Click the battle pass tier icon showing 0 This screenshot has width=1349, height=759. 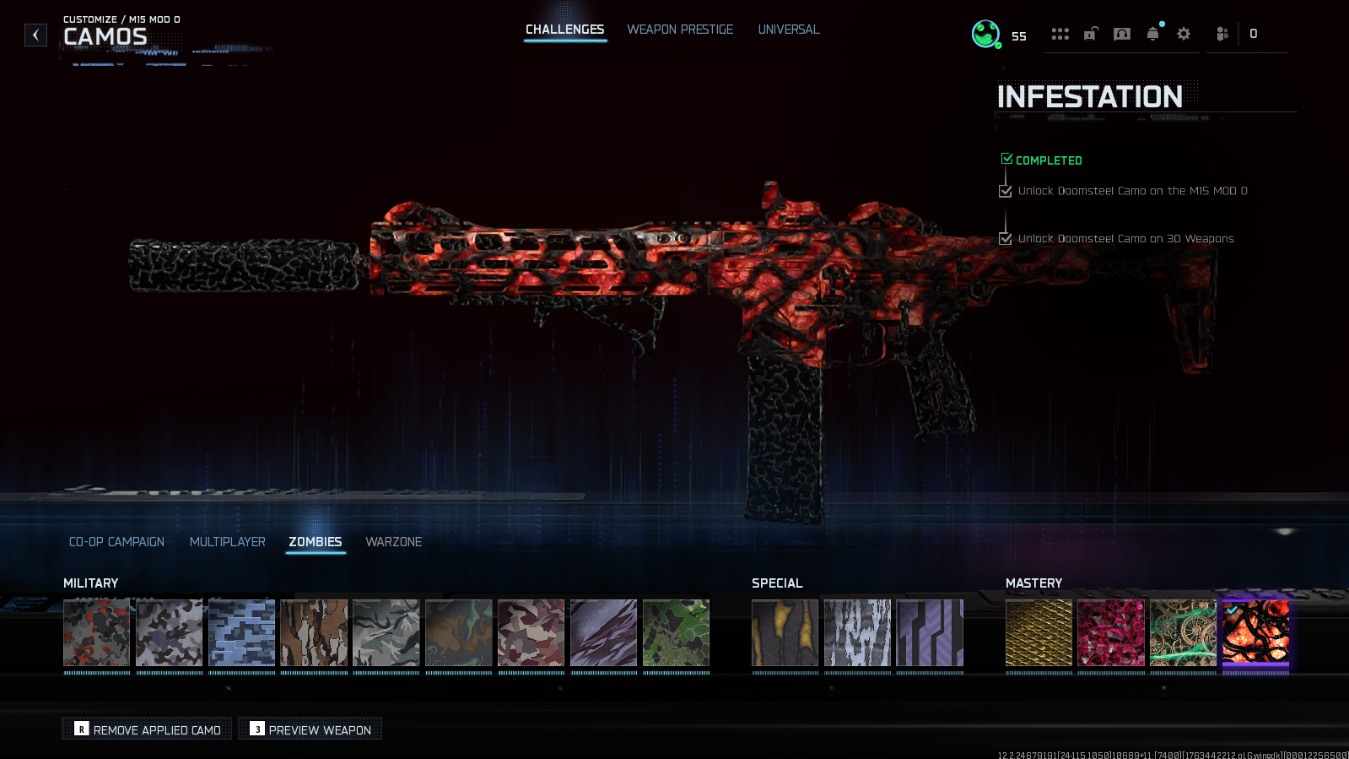coord(1237,33)
